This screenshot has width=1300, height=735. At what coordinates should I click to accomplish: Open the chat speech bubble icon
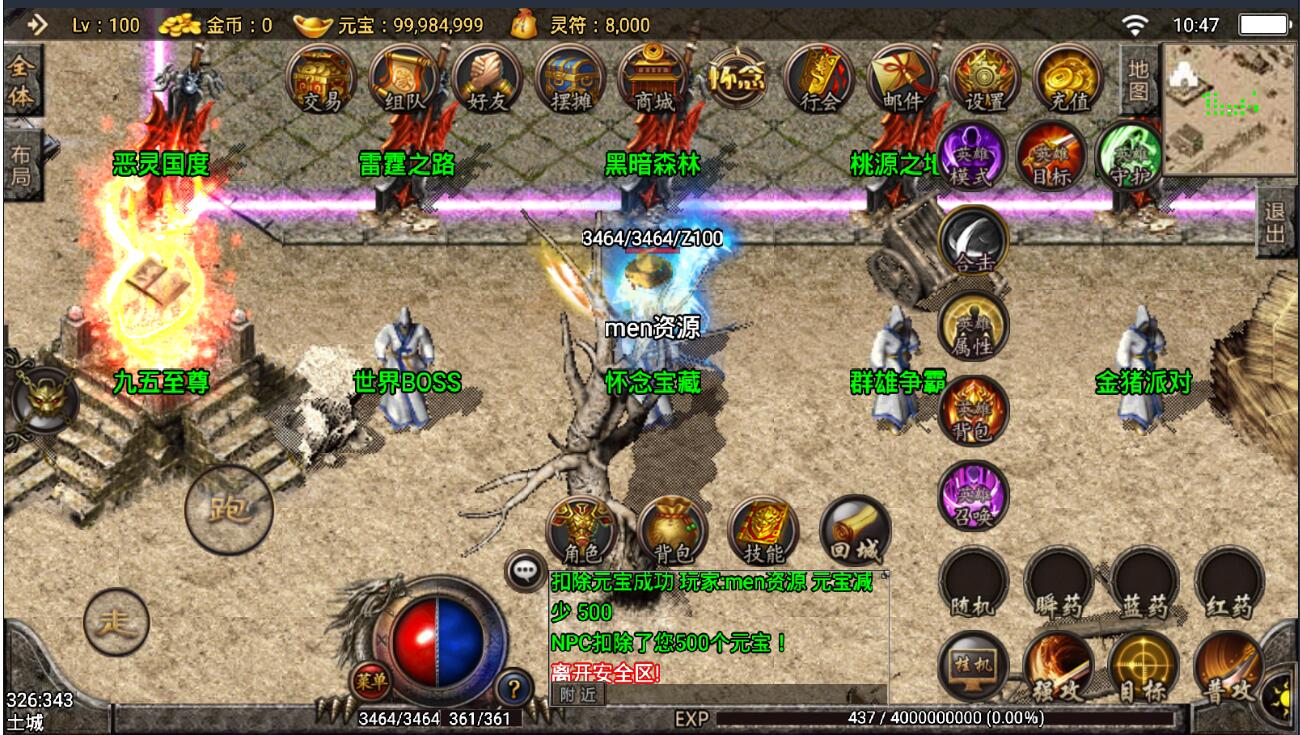525,571
